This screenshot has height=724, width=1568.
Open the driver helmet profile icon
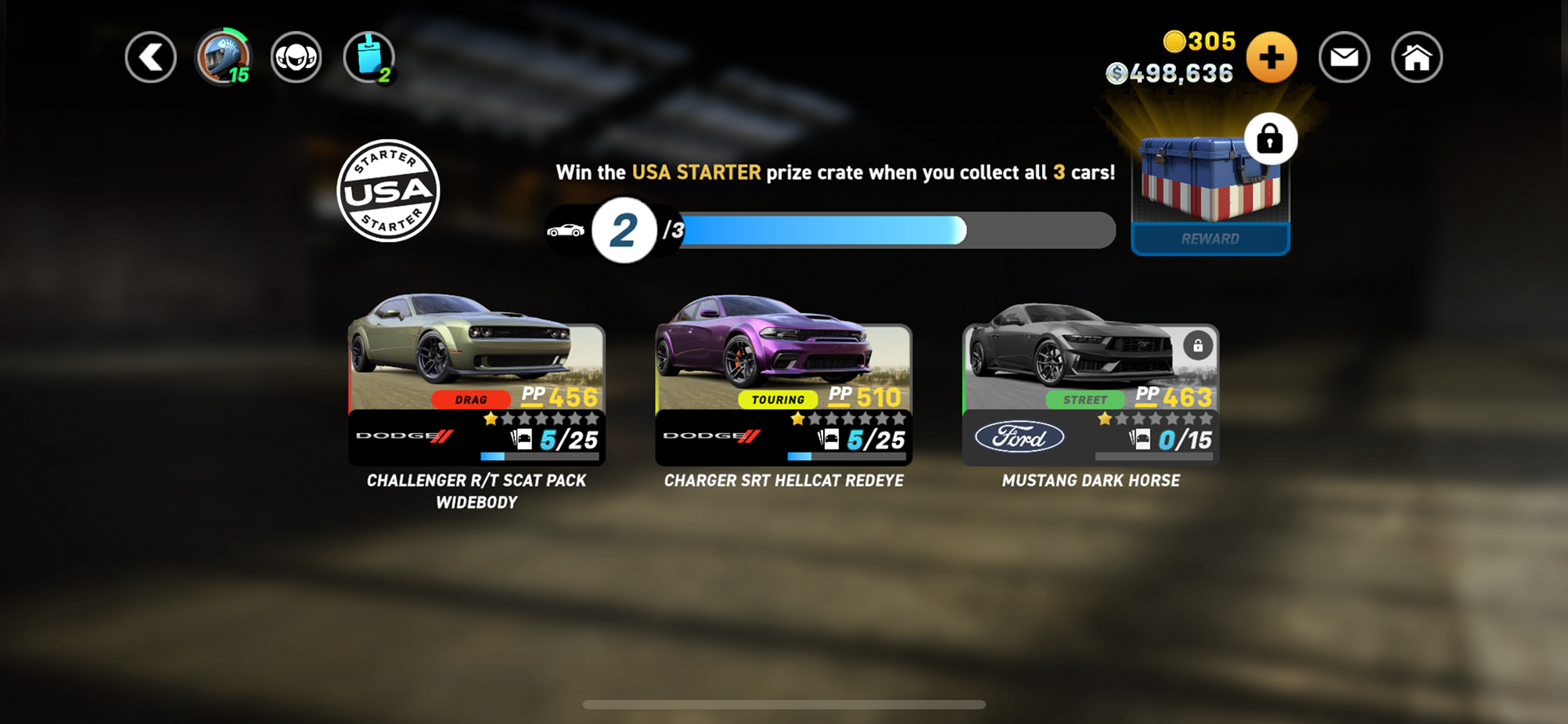coord(223,58)
